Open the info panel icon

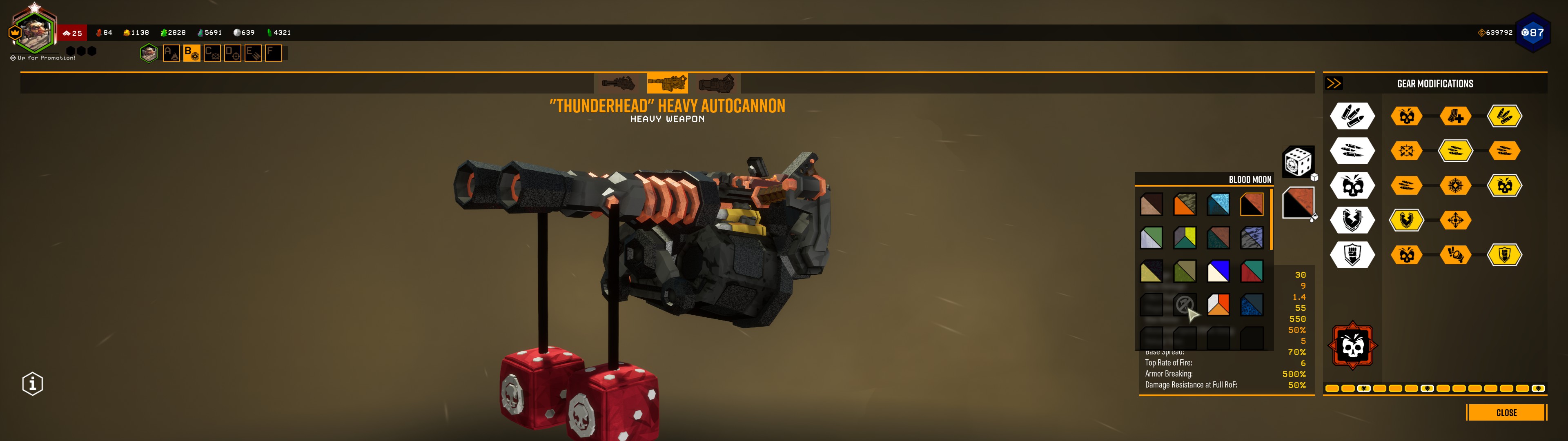point(33,384)
